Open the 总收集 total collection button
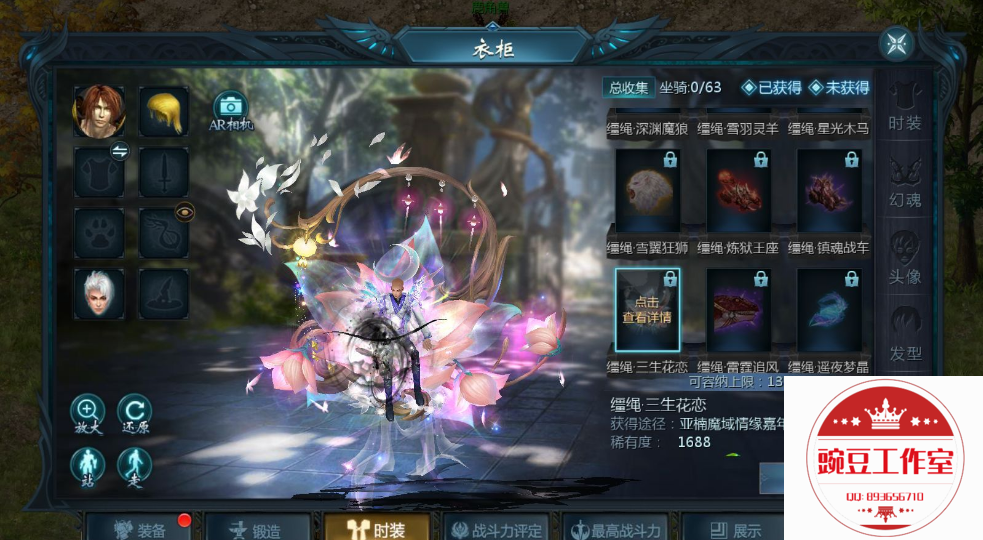 tap(629, 87)
